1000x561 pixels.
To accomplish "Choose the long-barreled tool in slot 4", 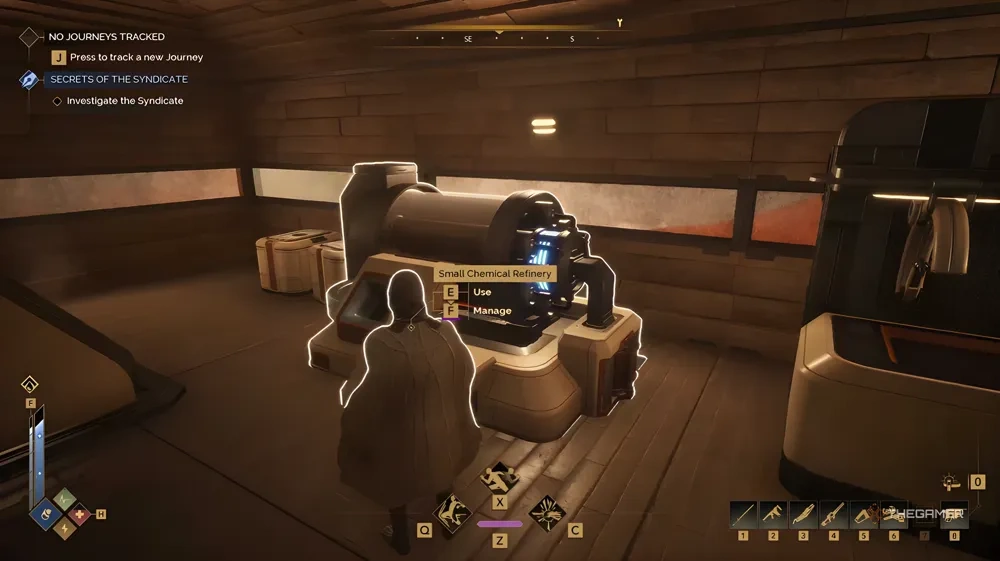I will (833, 514).
